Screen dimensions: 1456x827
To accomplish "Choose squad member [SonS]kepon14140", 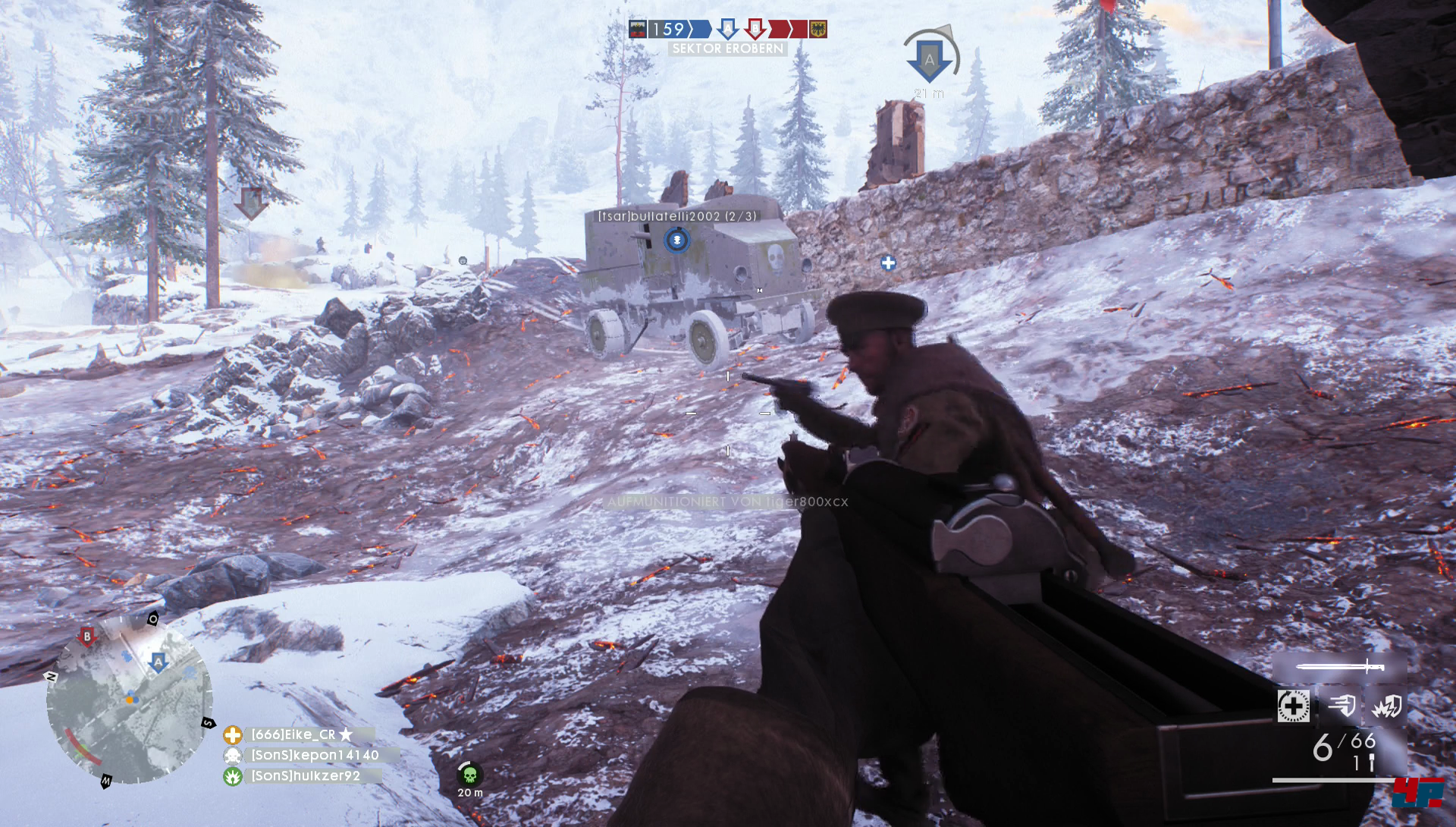I will coord(314,755).
